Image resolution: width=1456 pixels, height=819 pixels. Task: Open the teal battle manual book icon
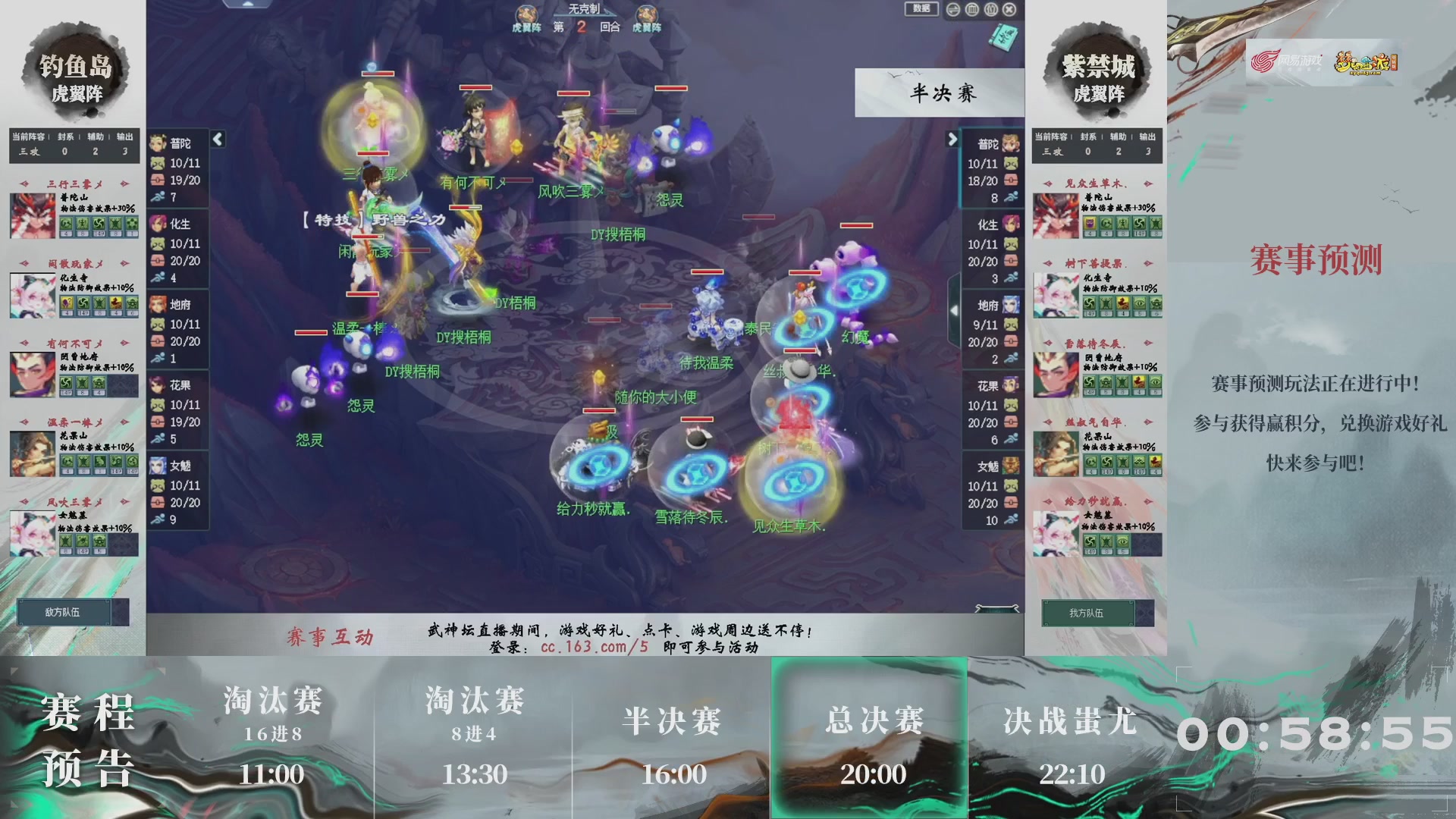pyautogui.click(x=1003, y=38)
